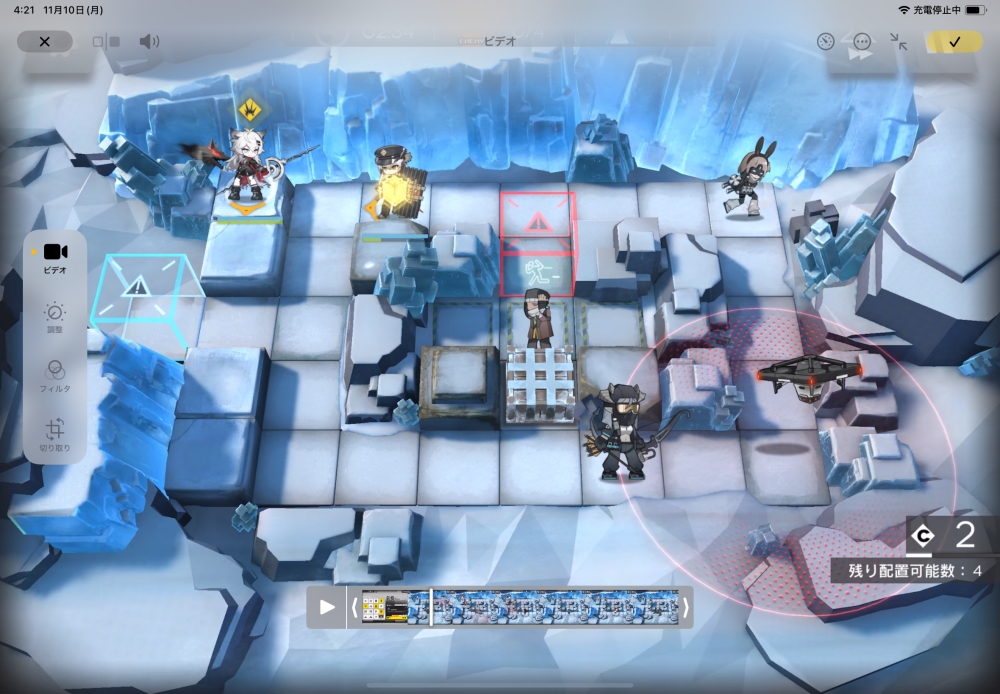Screen dimensions: 1000x694
Task: Click the right trim handle of the timeline
Action: coord(686,607)
